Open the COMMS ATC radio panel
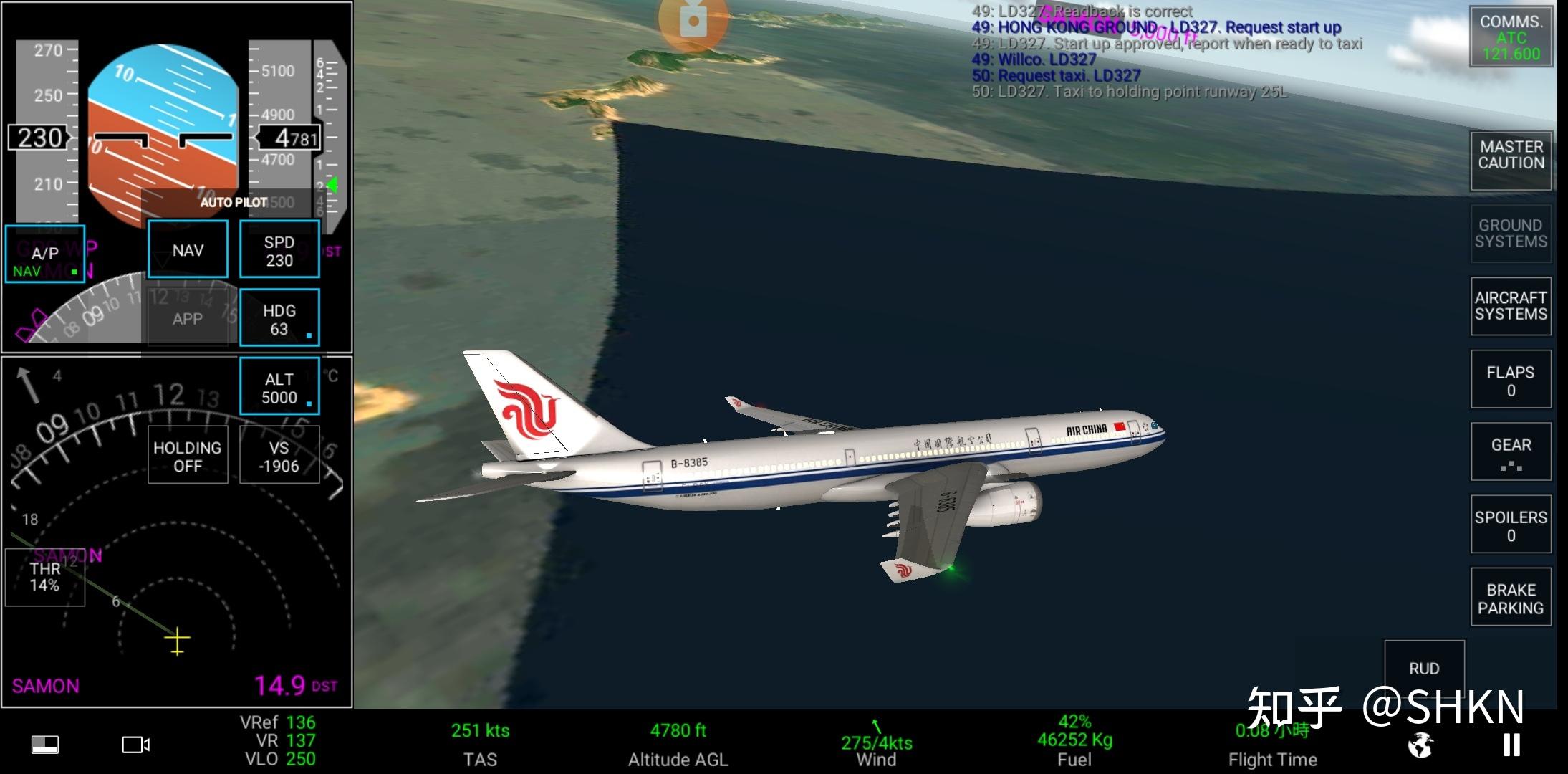The width and height of the screenshot is (1568, 774). [1511, 37]
